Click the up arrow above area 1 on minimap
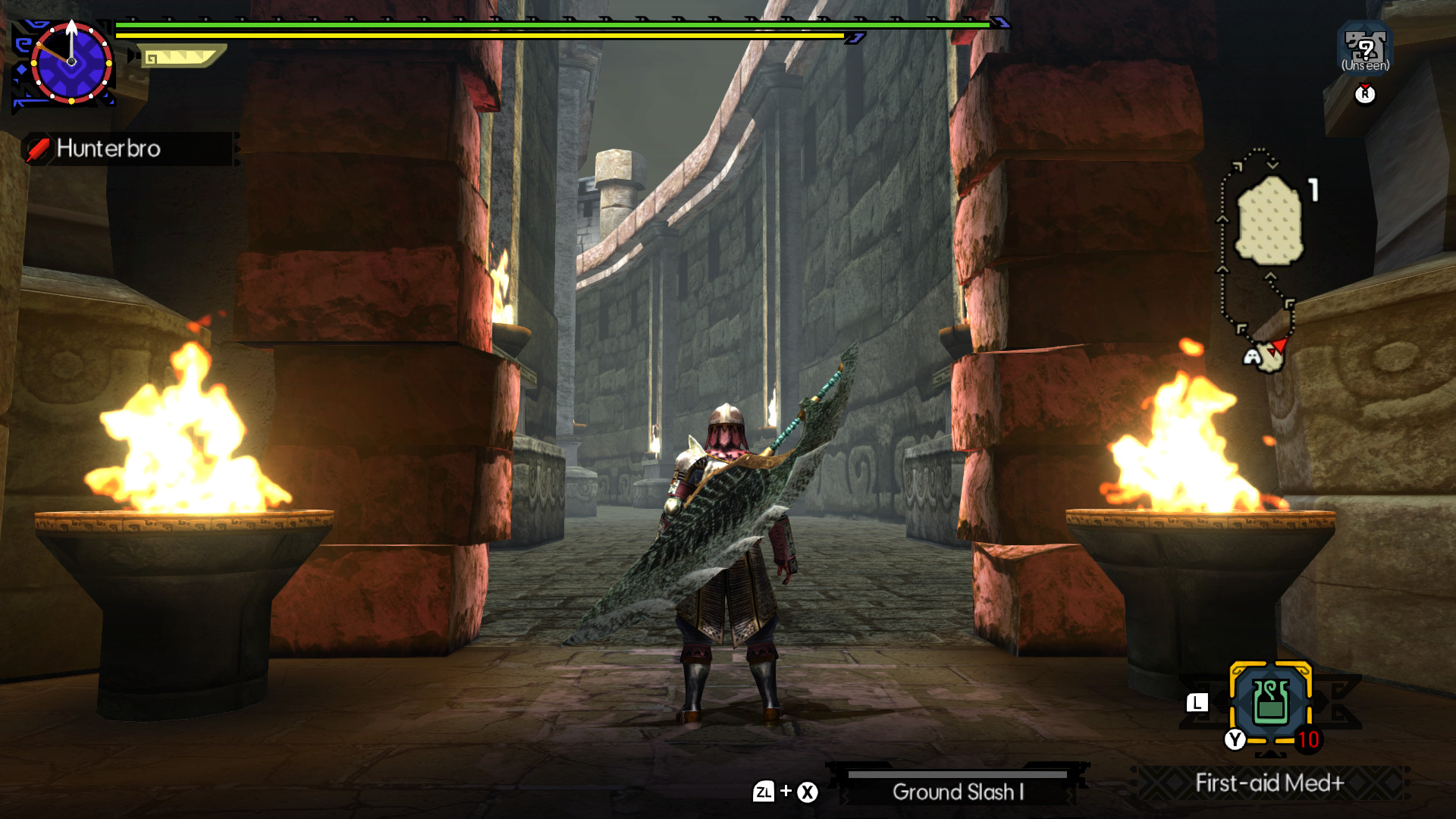The width and height of the screenshot is (1456, 819). (x=1222, y=219)
